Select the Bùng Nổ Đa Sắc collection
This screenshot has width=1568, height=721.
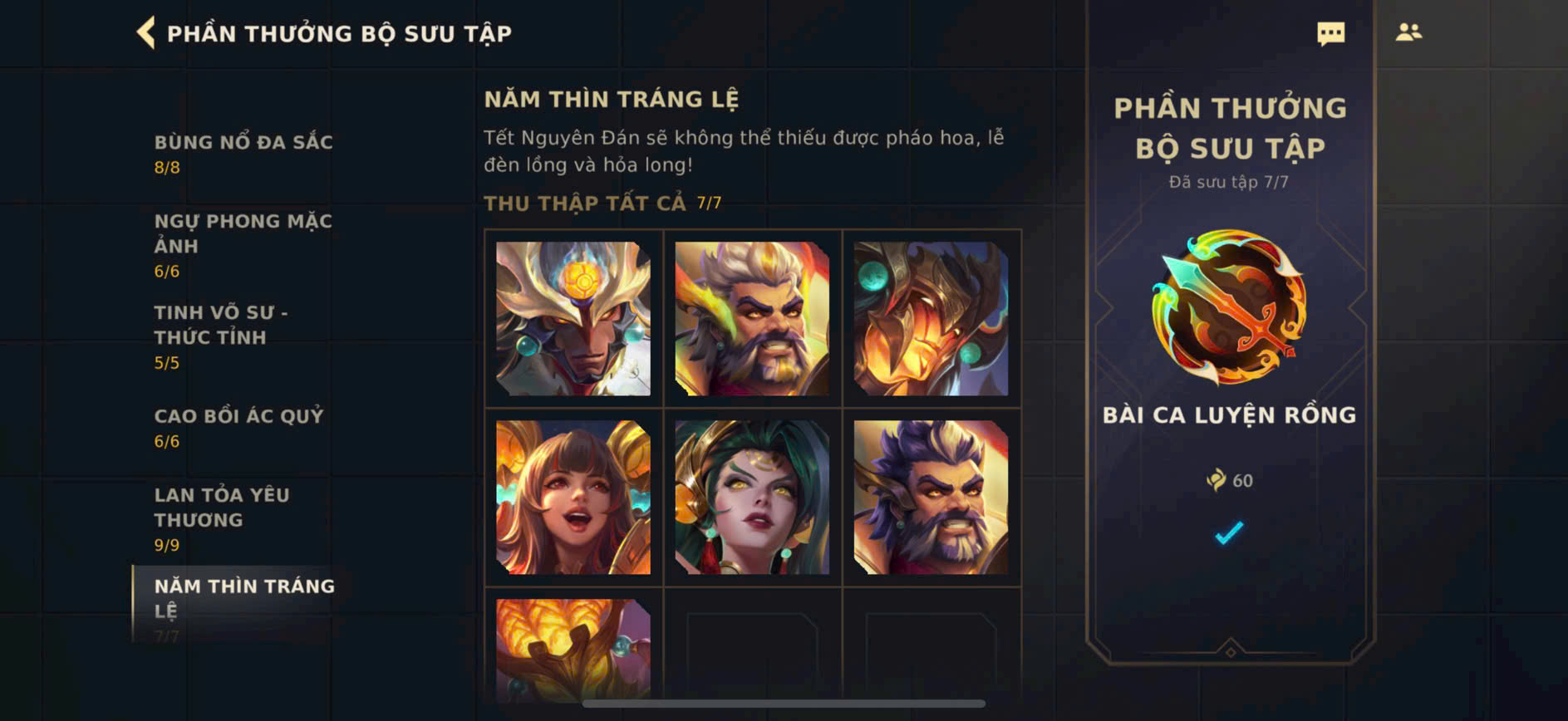[x=243, y=153]
